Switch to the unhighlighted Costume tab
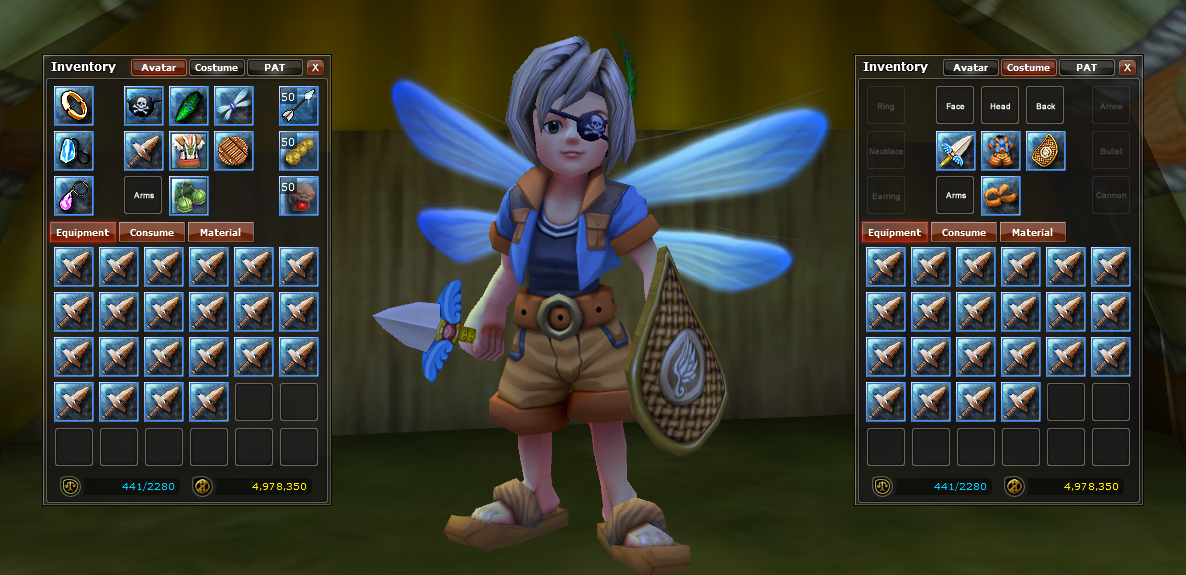Viewport: 1186px width, 575px height. coord(216,68)
